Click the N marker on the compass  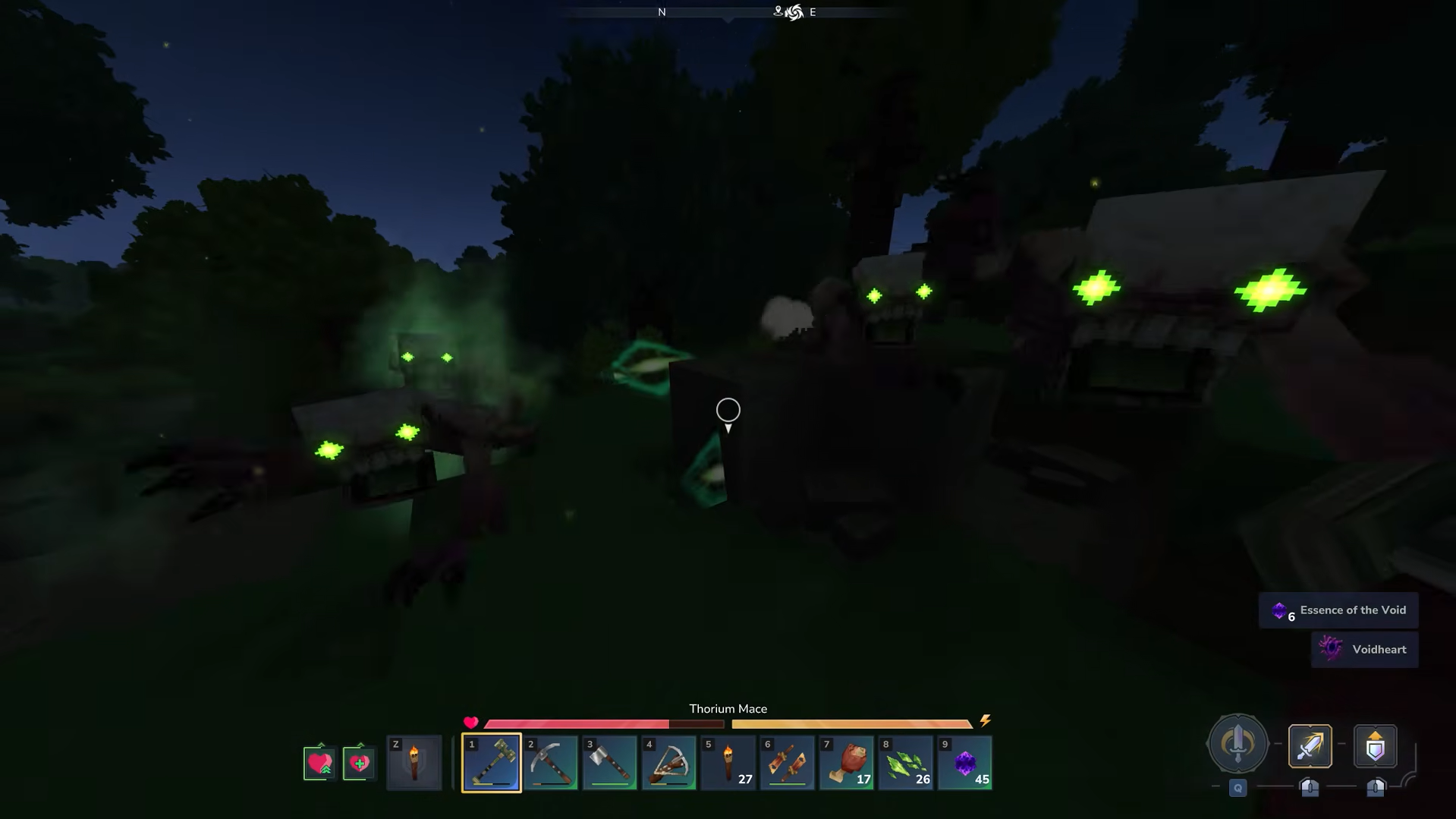pyautogui.click(x=661, y=11)
